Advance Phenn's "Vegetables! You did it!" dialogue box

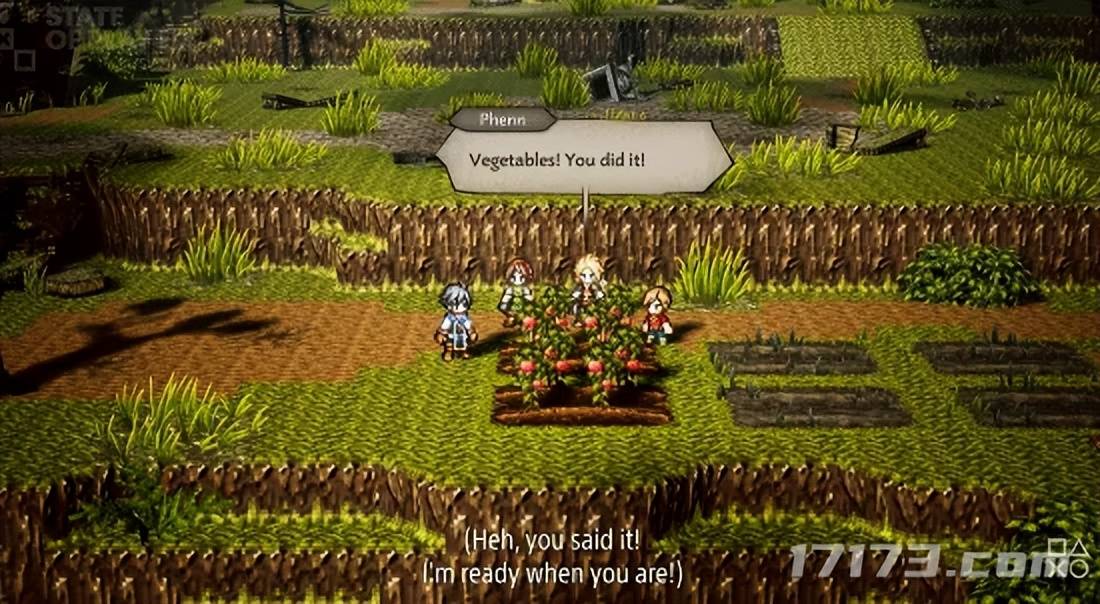[x=584, y=158]
